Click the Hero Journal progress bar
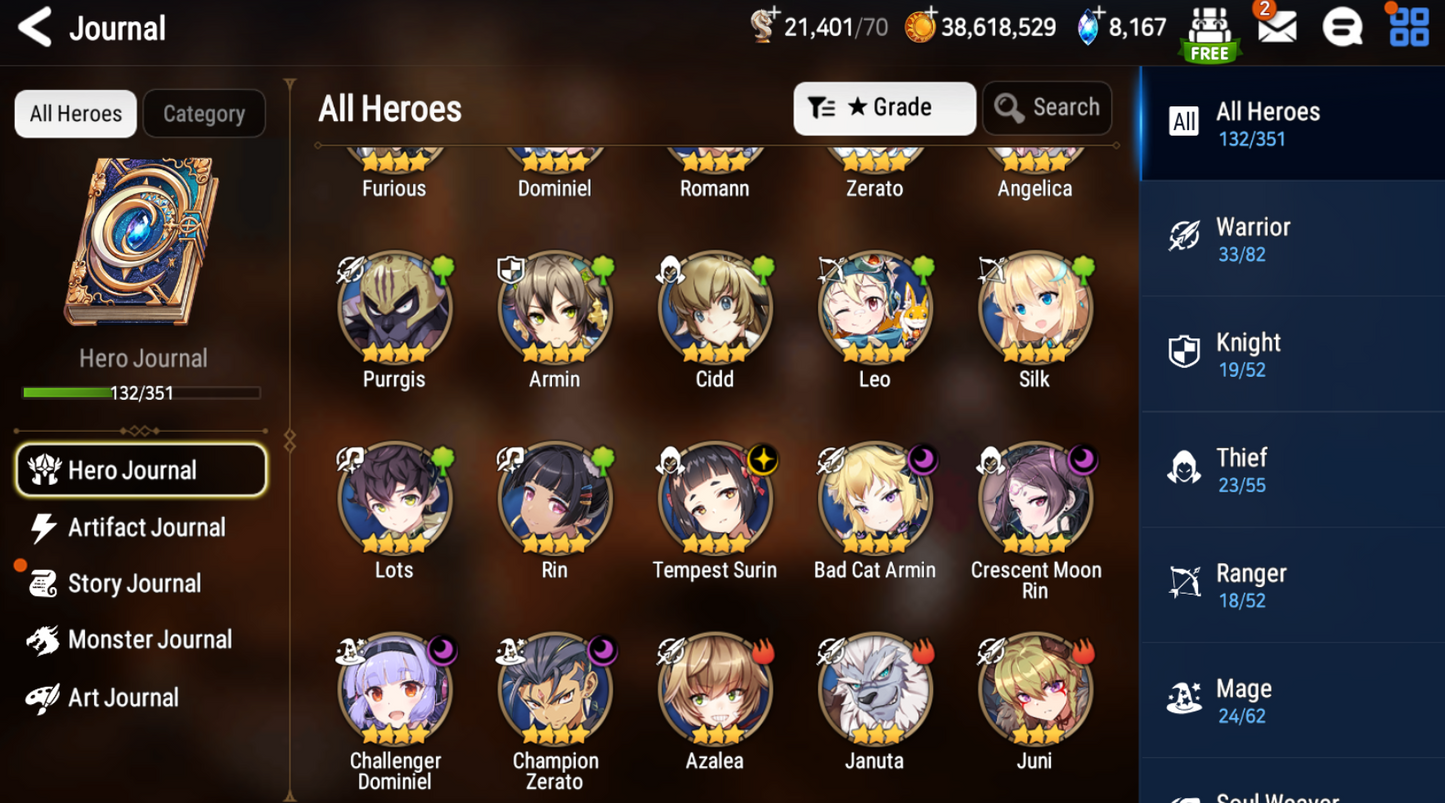The image size is (1445, 803). click(x=140, y=393)
